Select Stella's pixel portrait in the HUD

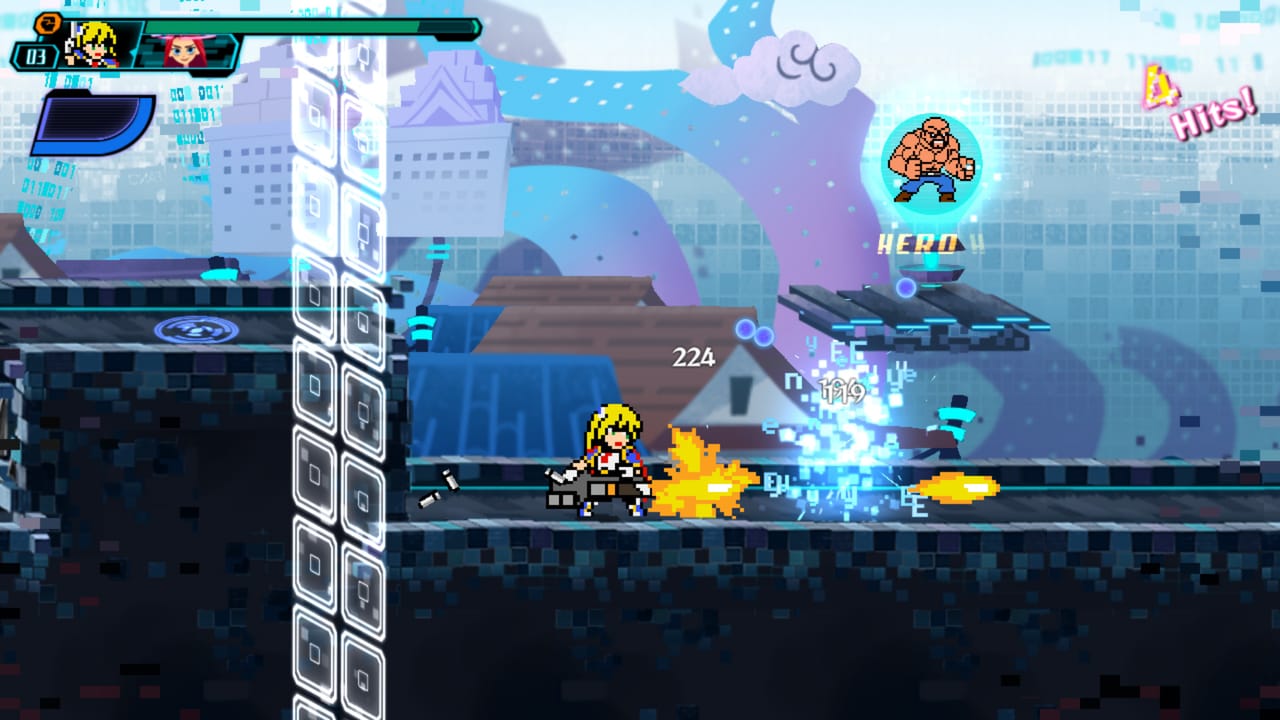click(92, 44)
